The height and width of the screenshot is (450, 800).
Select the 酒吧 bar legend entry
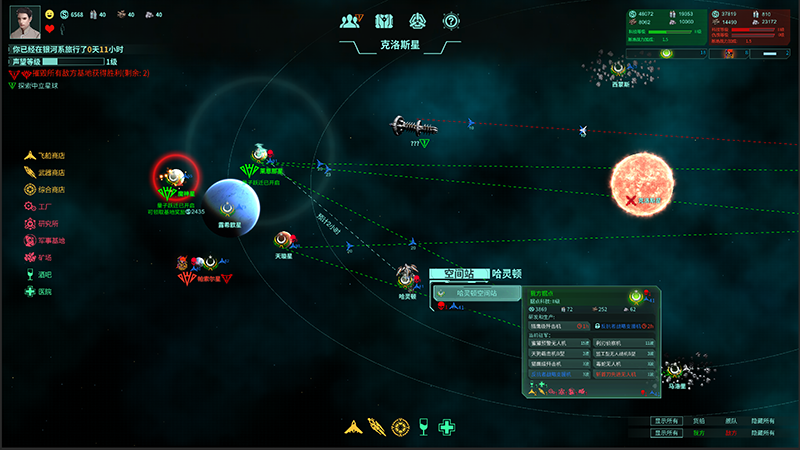(x=44, y=275)
